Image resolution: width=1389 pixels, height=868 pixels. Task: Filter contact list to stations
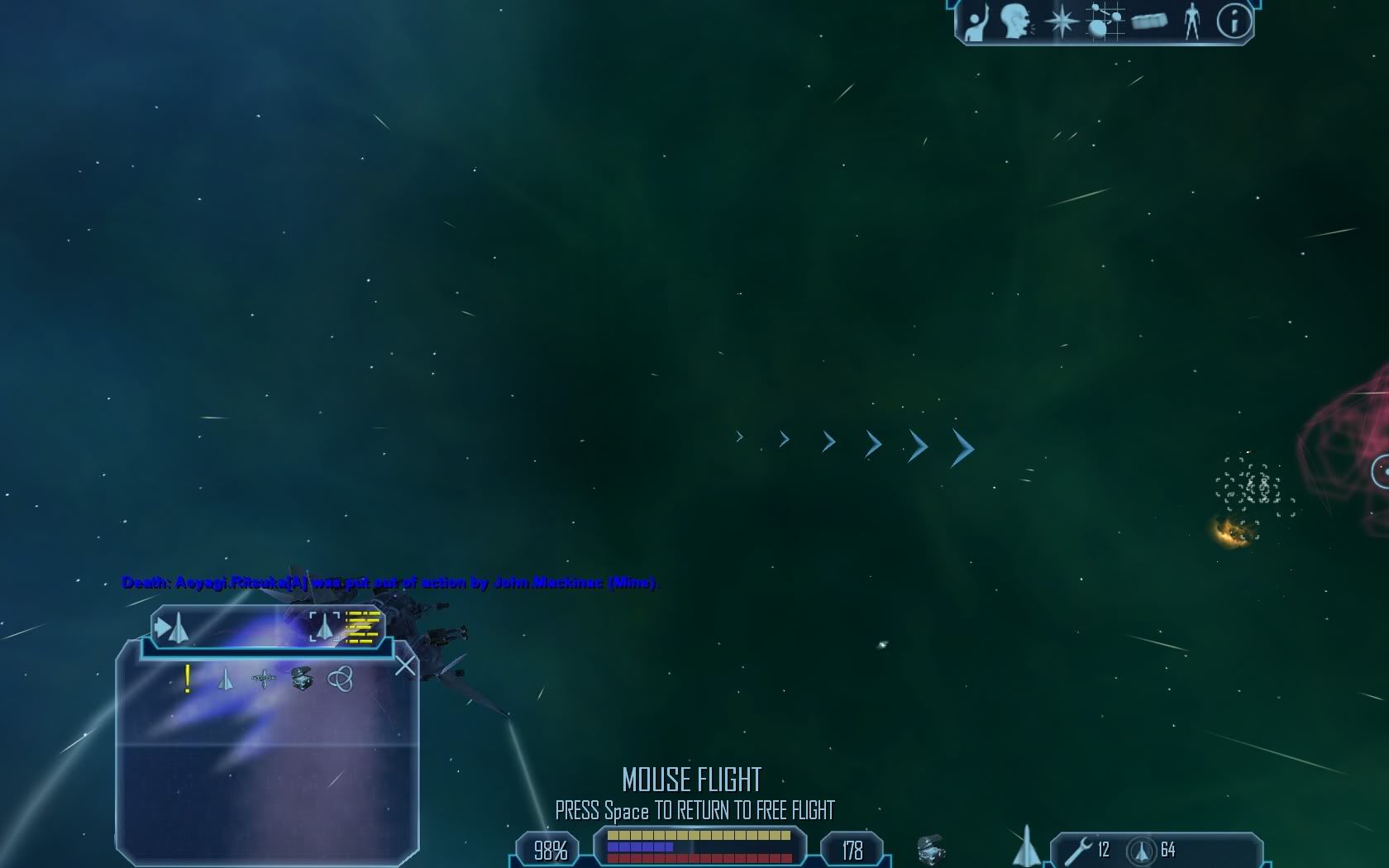pyautogui.click(x=264, y=680)
